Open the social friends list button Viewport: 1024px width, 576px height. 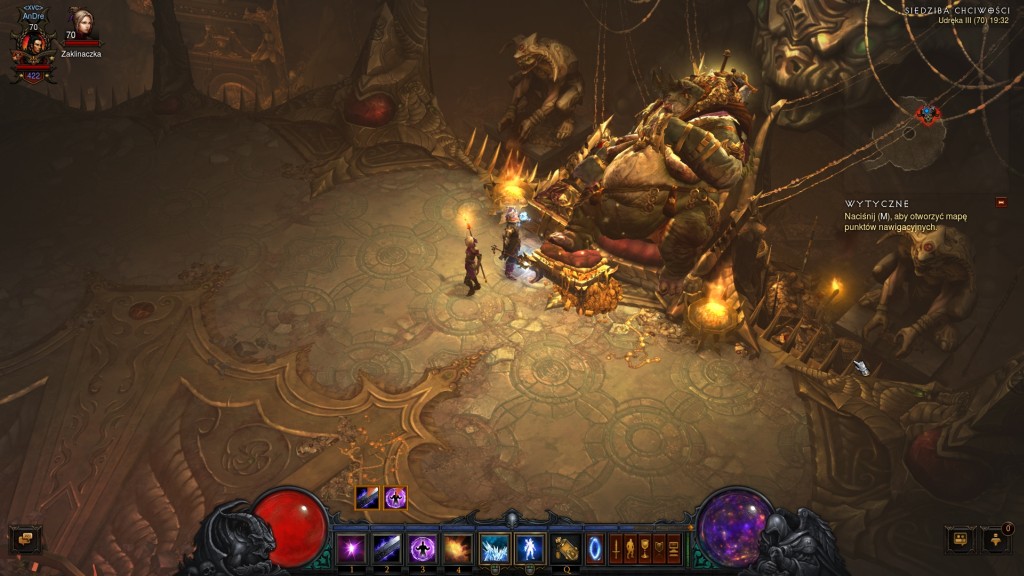[960, 539]
